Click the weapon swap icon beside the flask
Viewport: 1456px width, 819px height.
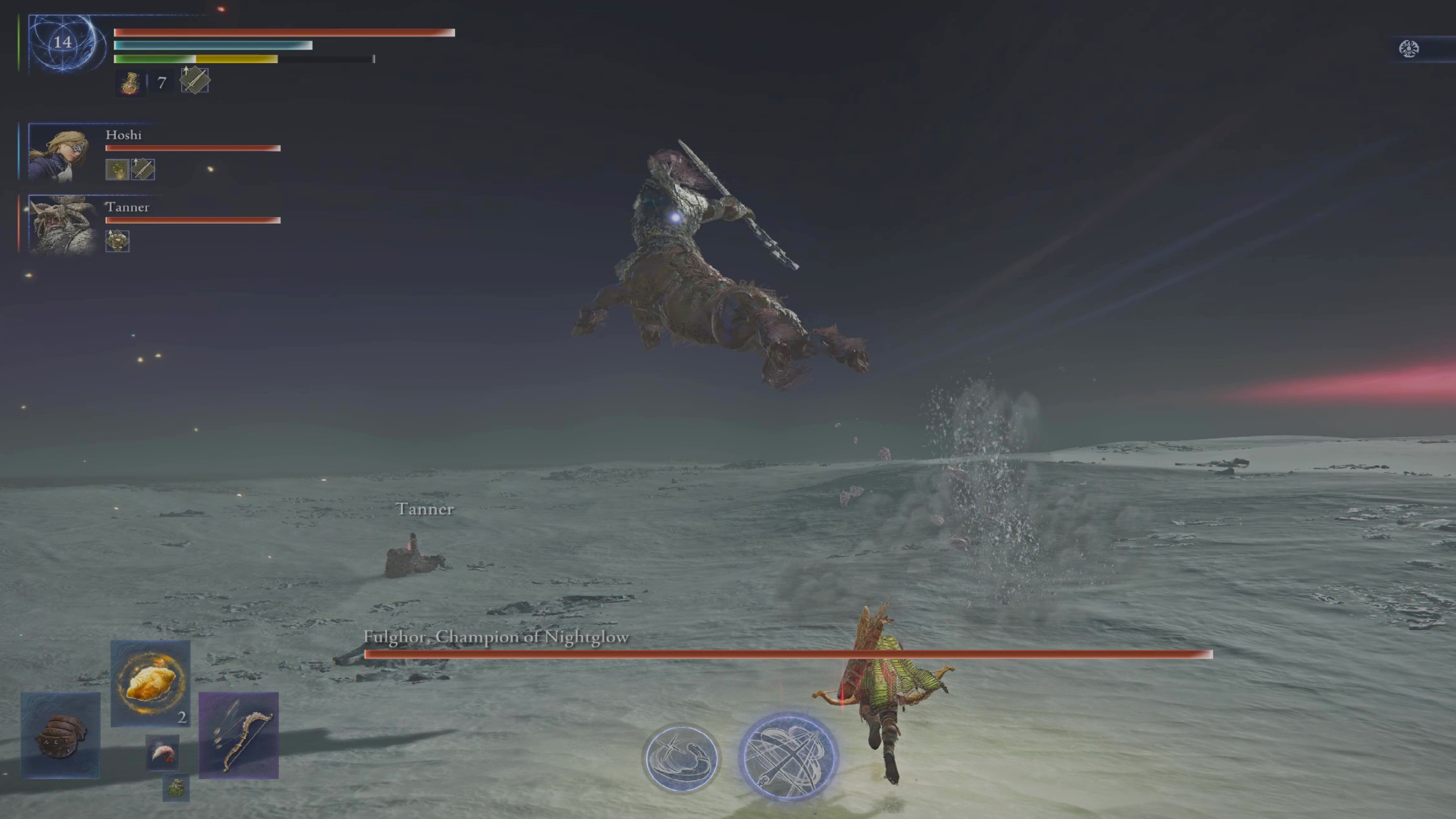coord(194,80)
